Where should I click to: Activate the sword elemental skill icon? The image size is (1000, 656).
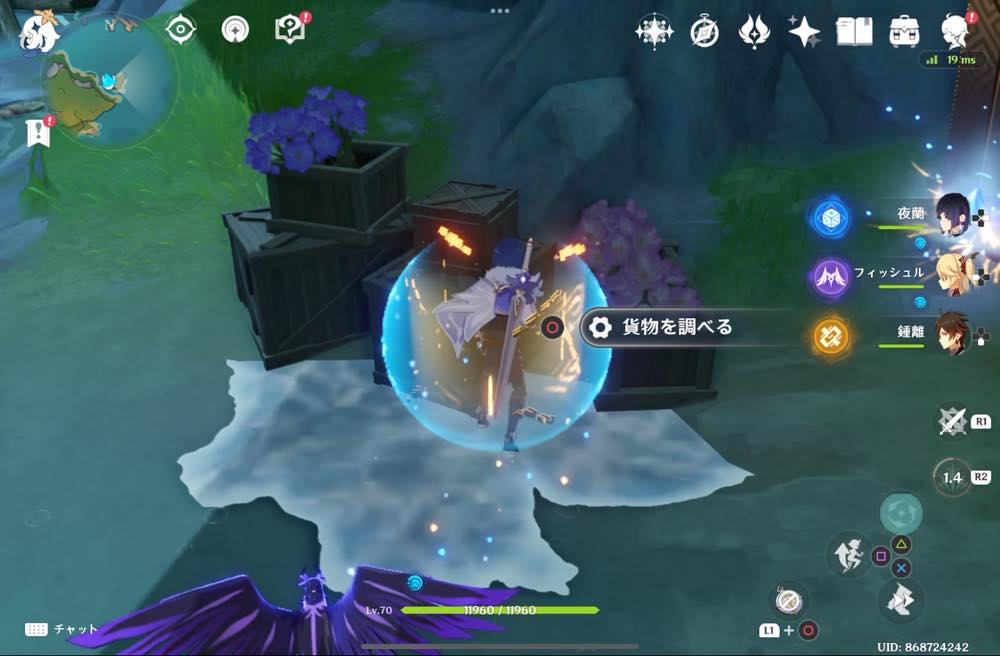coord(951,421)
